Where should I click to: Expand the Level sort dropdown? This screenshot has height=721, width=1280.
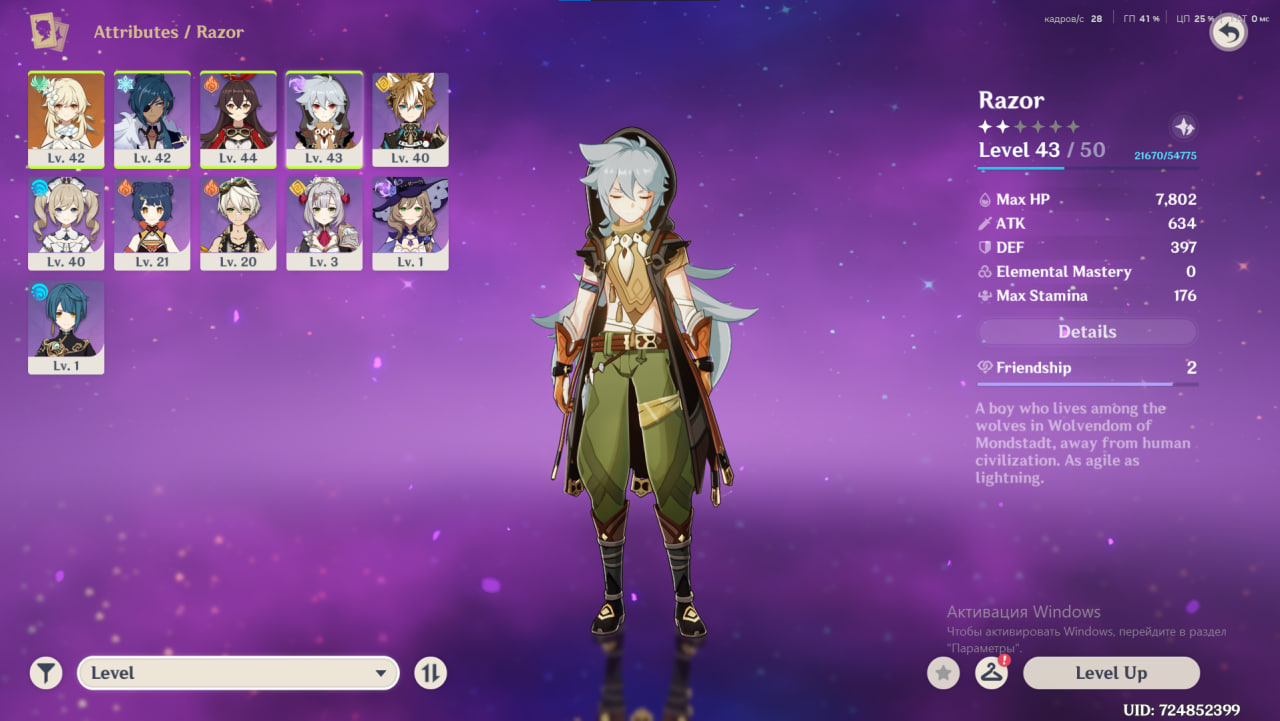[x=238, y=673]
